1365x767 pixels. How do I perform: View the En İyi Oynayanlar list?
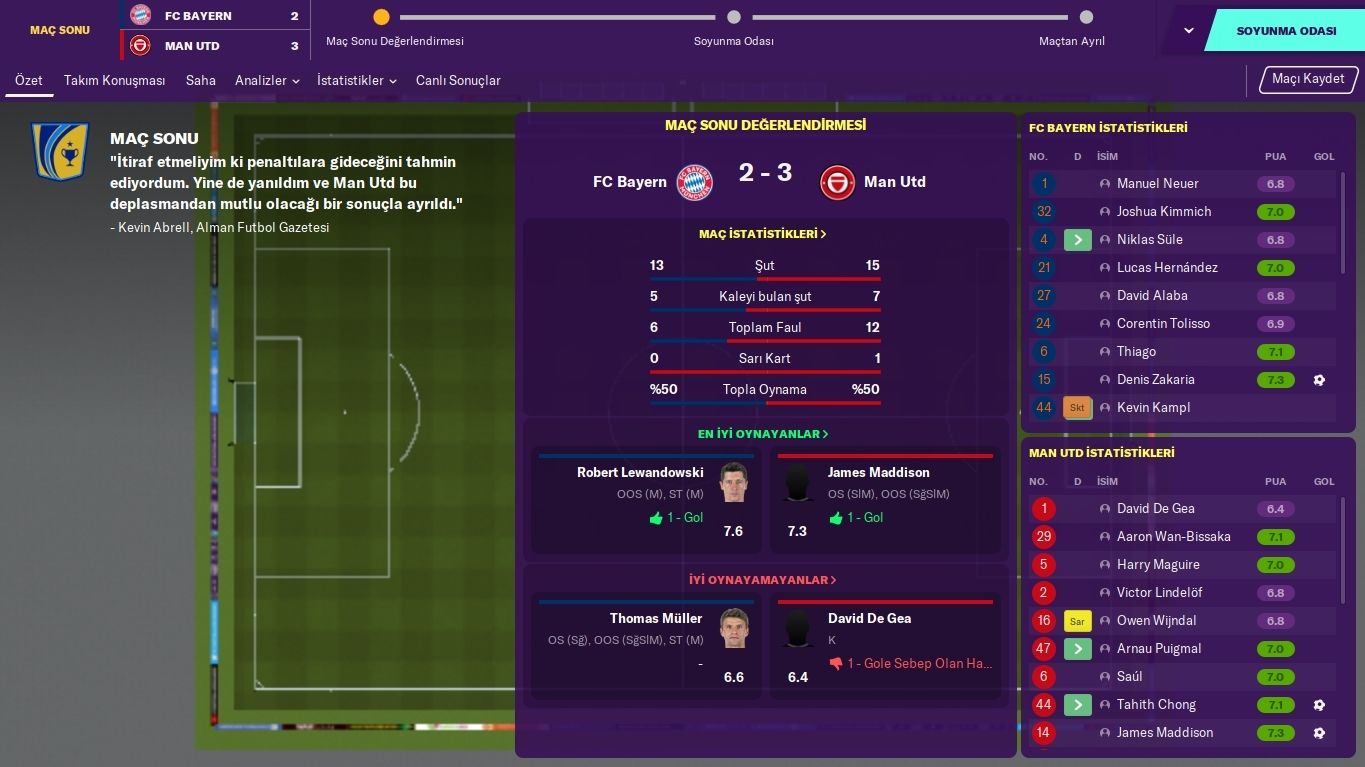click(763, 434)
